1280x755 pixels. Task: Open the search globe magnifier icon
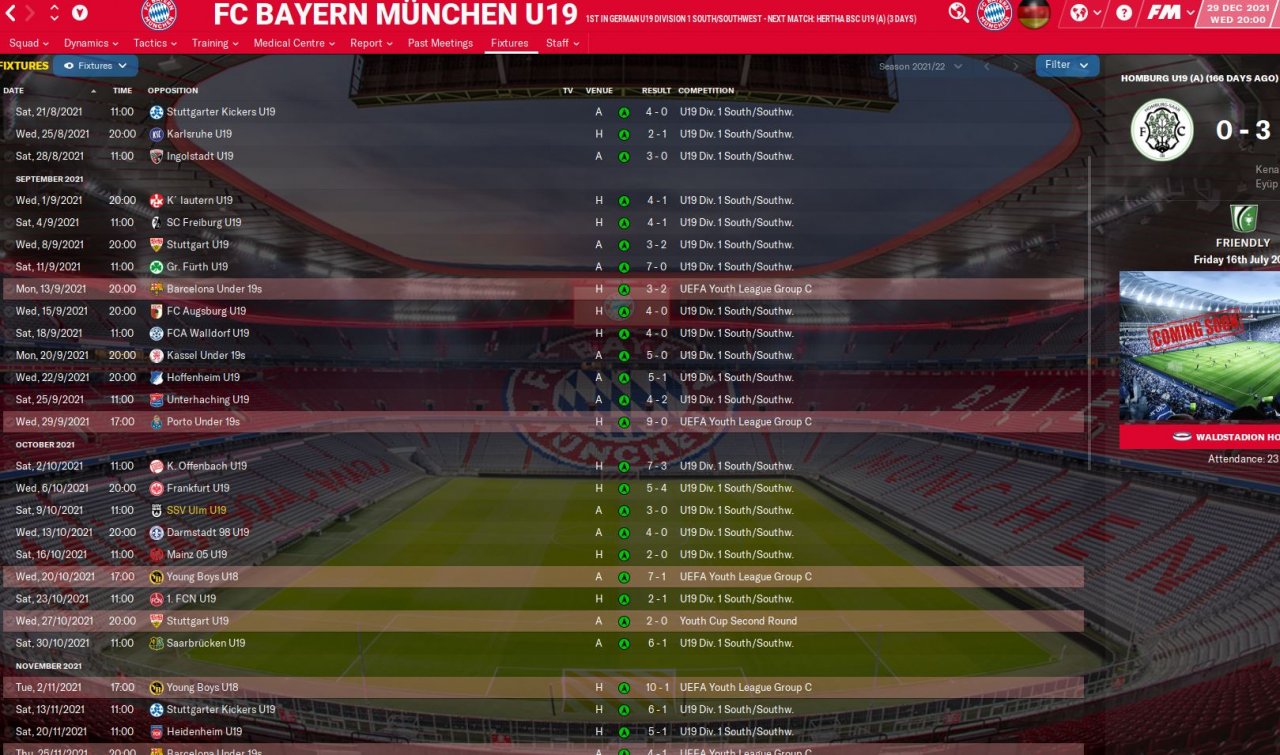click(x=958, y=13)
